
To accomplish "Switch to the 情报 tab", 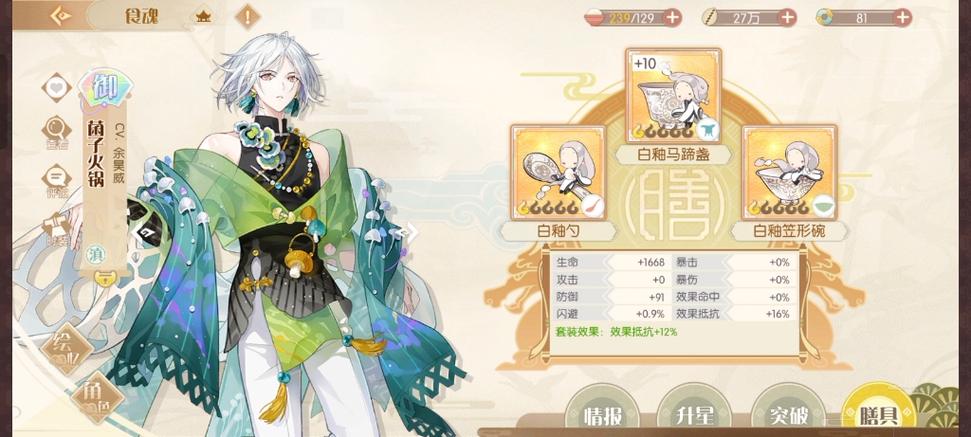I will 610,415.
